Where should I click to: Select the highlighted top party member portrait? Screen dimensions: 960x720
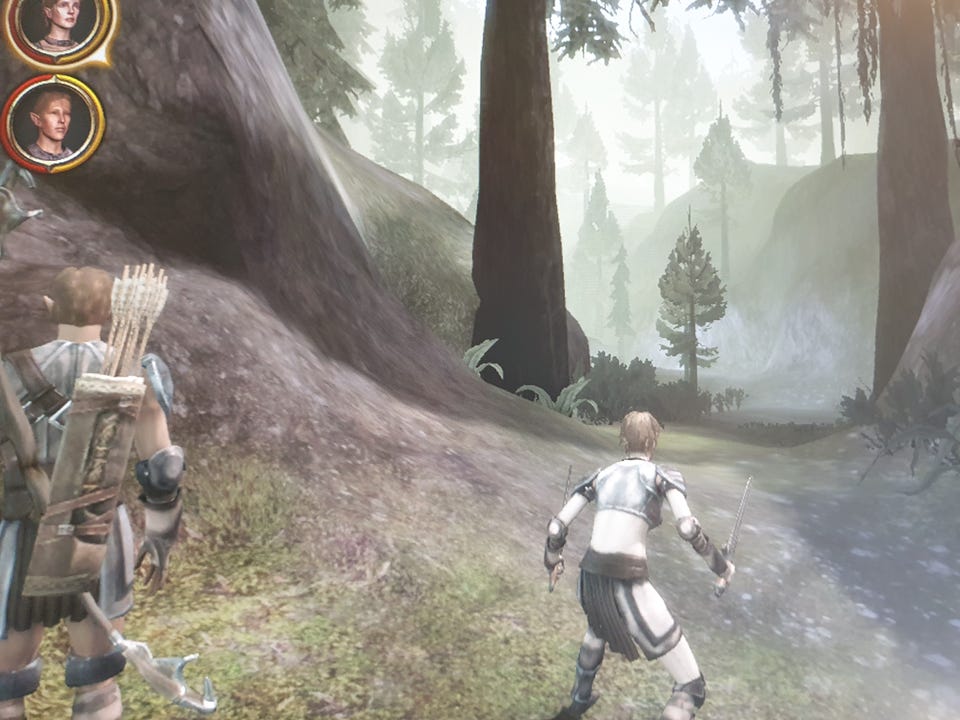tap(60, 24)
